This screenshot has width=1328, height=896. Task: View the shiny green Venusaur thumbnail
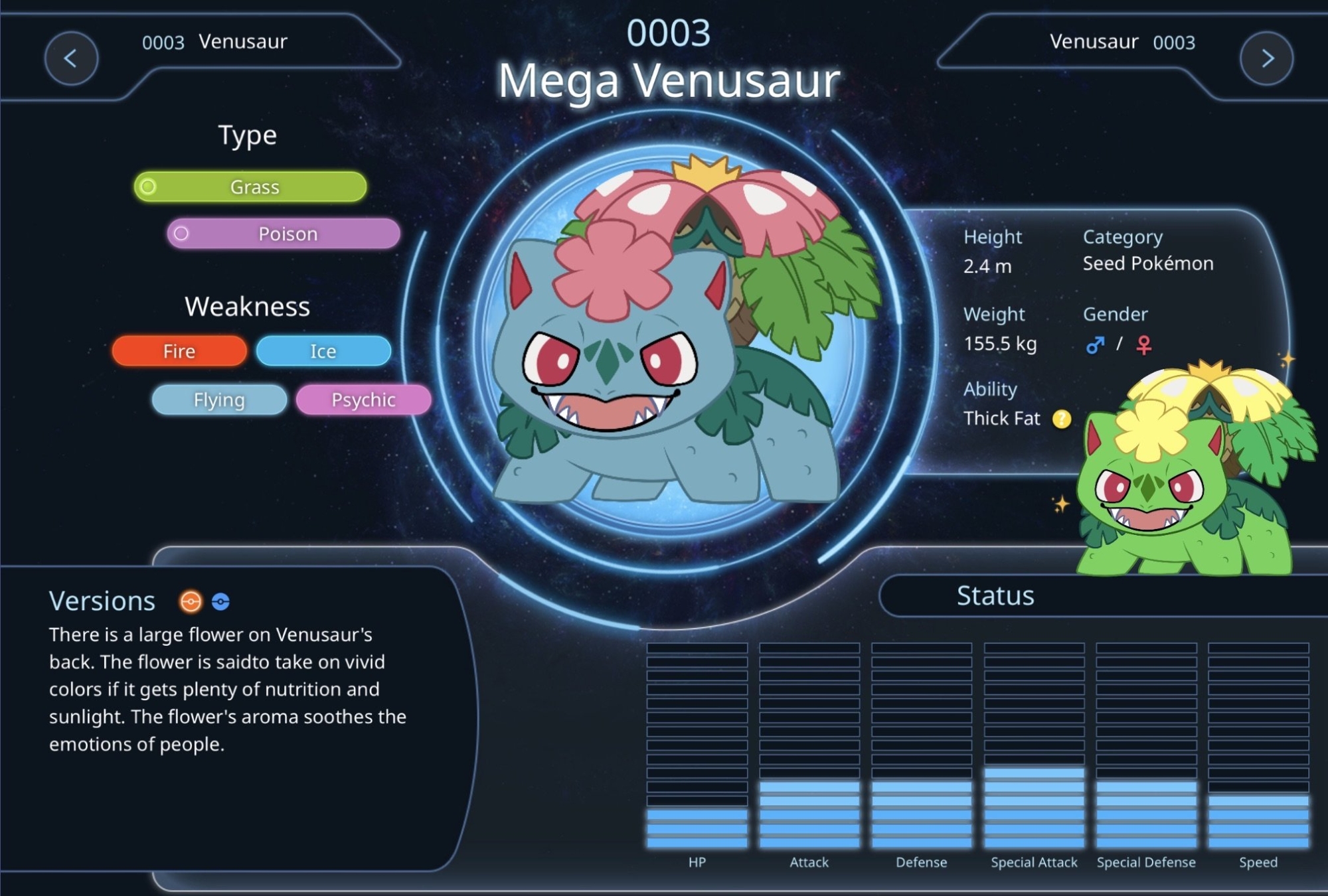[1189, 471]
